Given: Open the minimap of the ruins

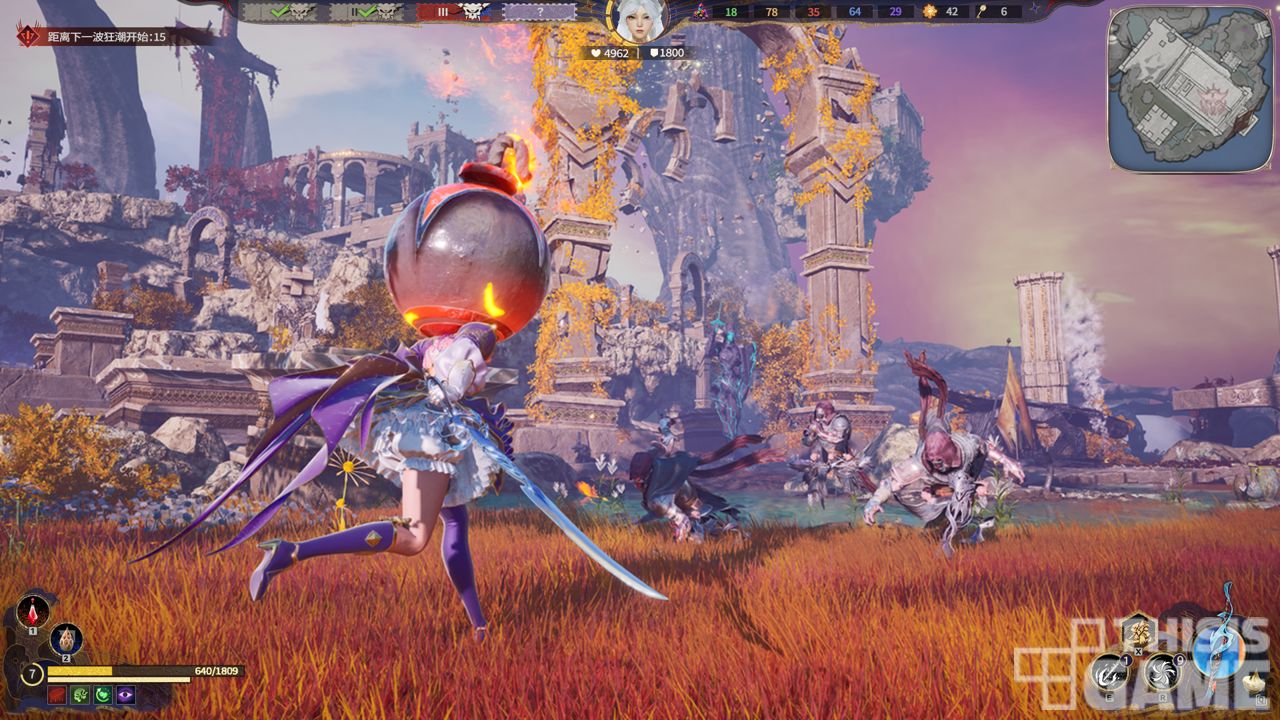Looking at the screenshot, I should [x=1189, y=89].
